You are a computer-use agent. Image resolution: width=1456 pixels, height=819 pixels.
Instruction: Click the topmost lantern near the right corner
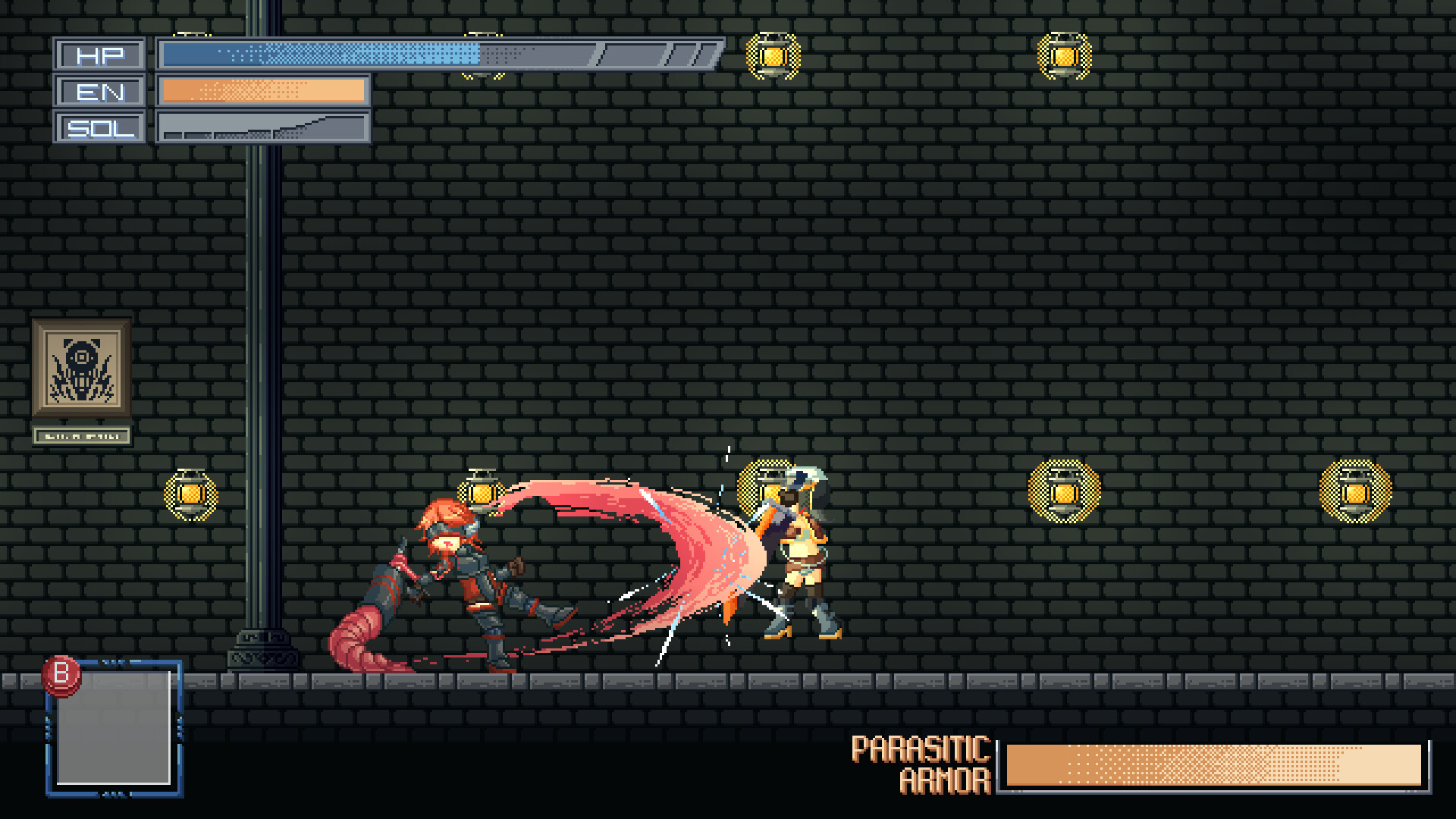coord(1063,55)
